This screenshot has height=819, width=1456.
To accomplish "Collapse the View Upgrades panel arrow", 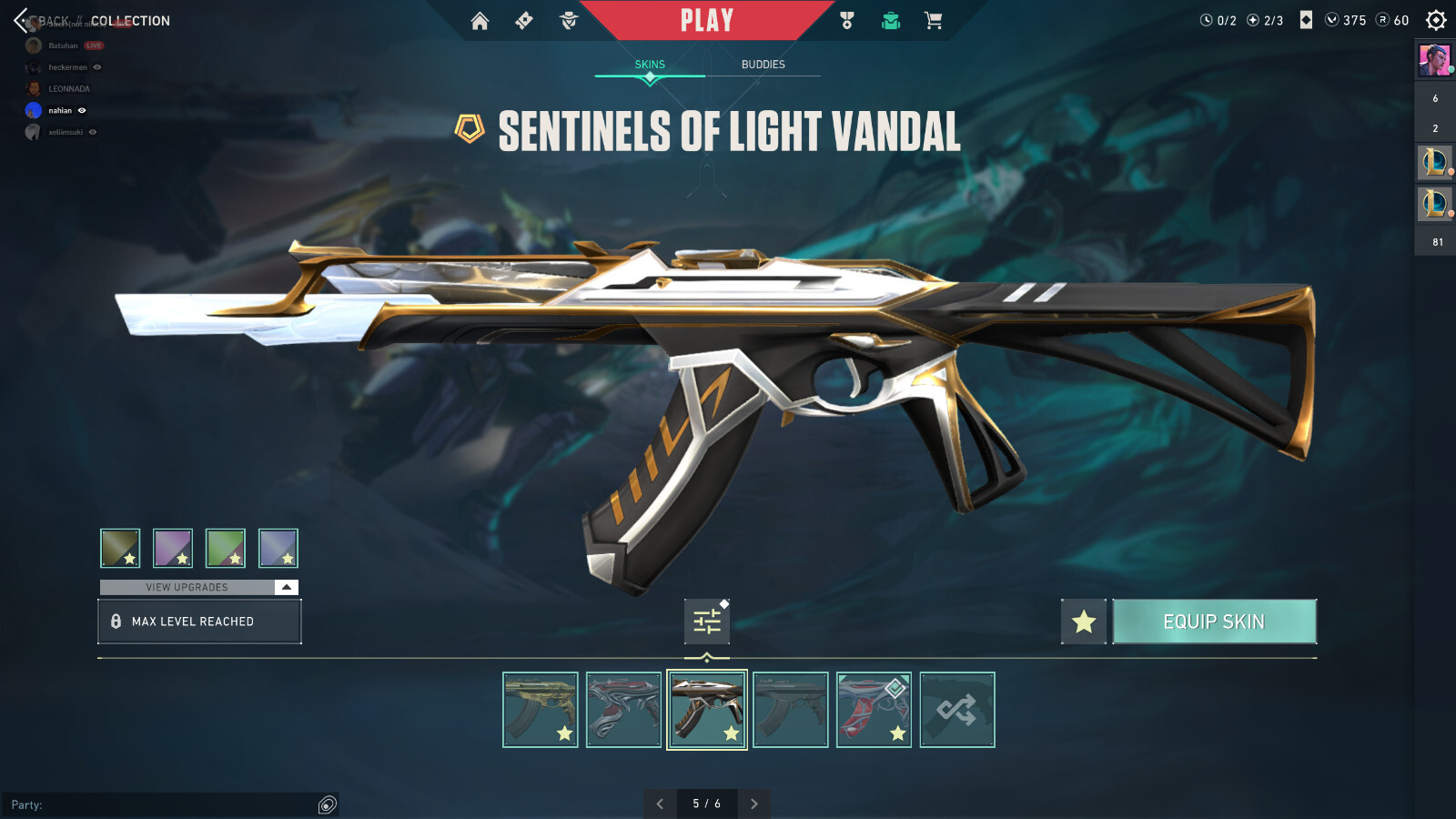I will coord(287,587).
